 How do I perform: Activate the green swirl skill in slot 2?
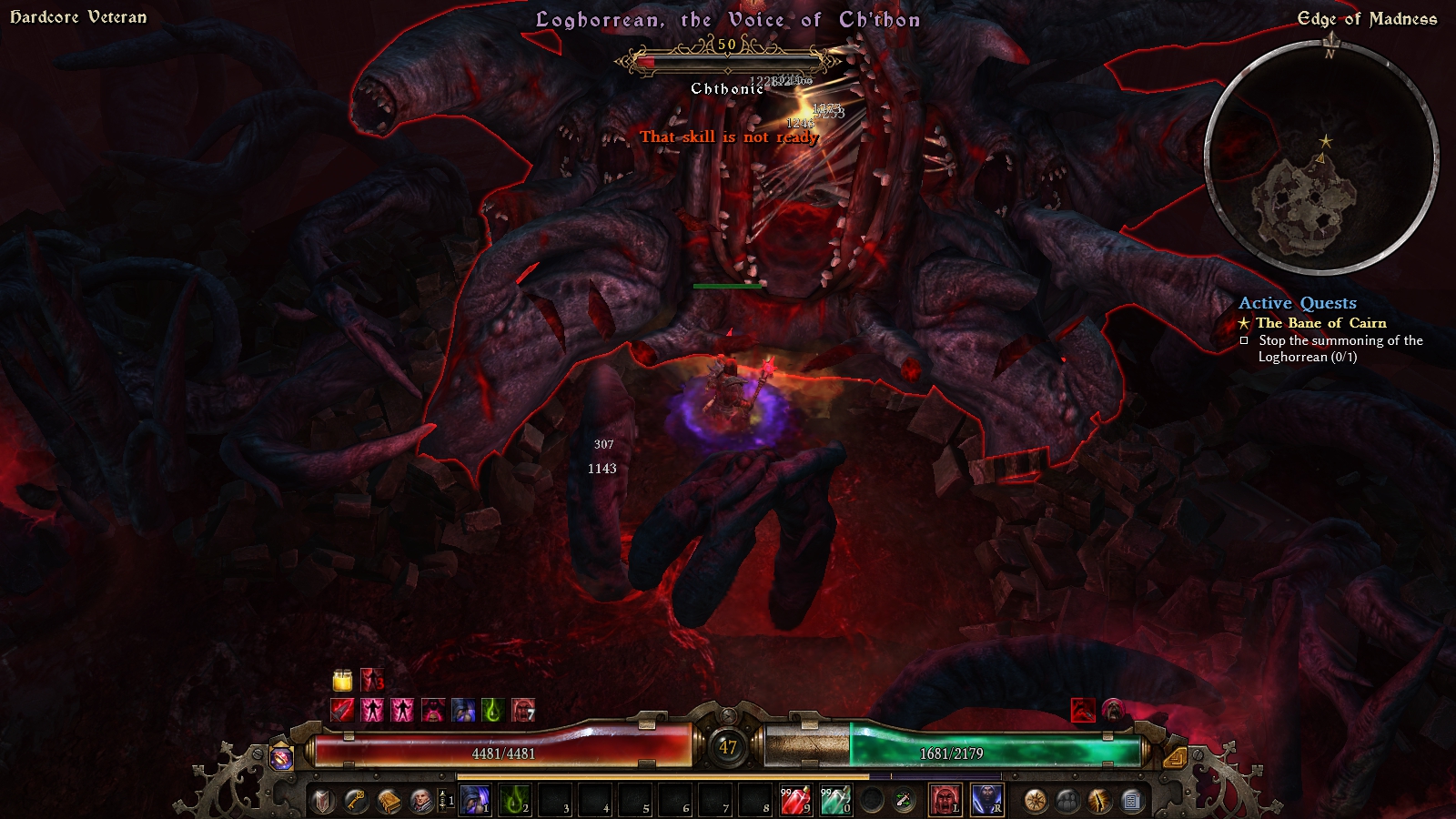pyautogui.click(x=515, y=800)
